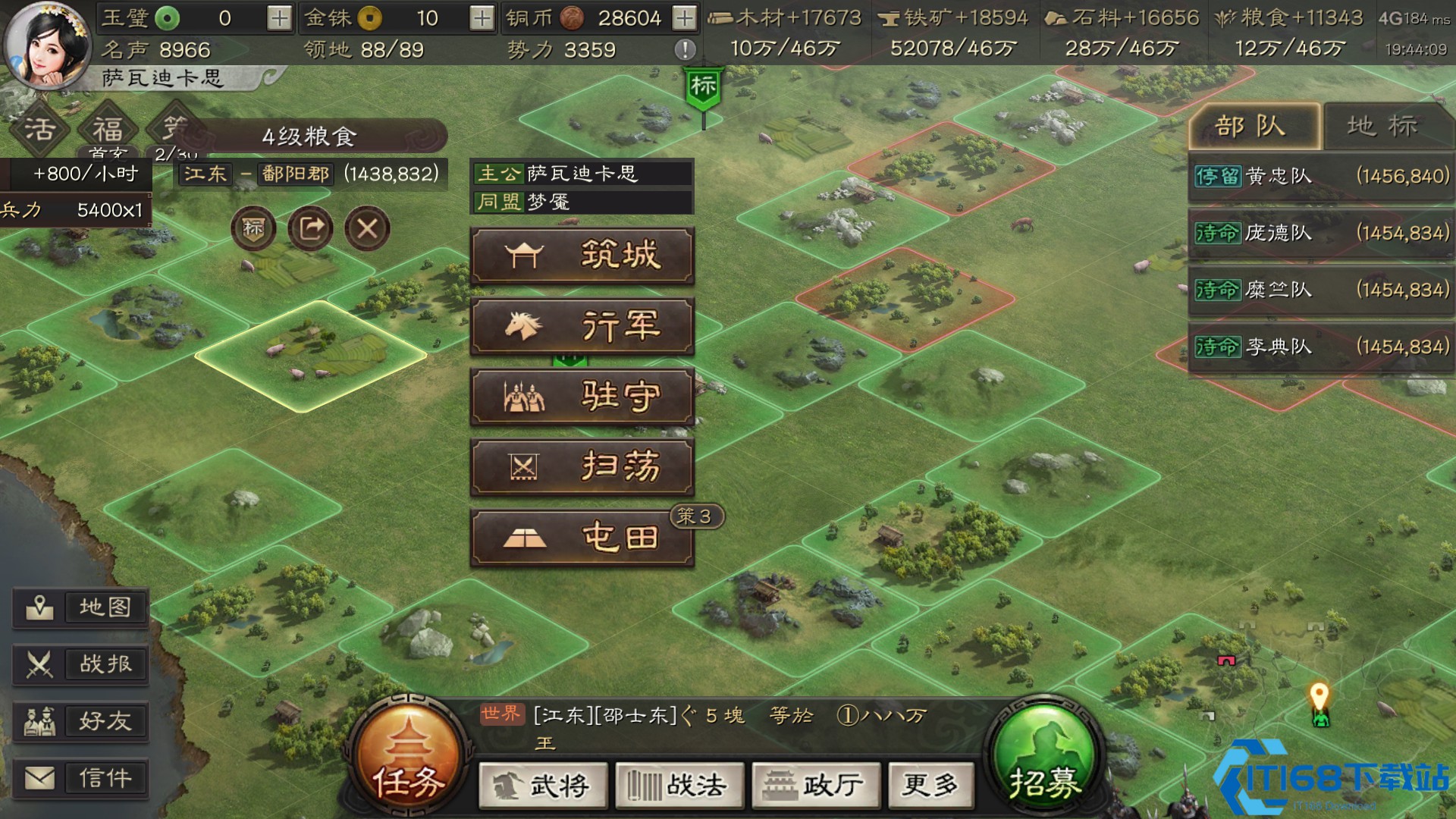
Task: Open the 信件 mail inbox
Action: click(80, 778)
